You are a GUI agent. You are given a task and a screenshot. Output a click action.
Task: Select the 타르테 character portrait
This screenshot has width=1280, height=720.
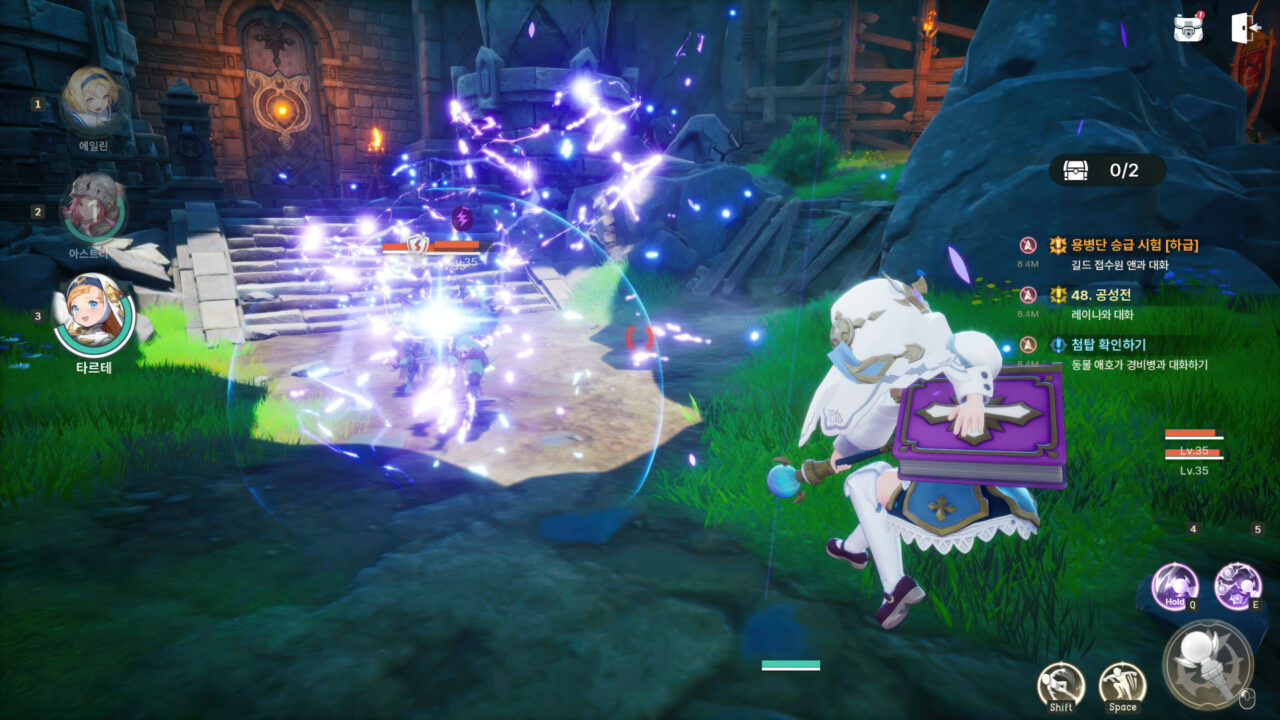93,315
